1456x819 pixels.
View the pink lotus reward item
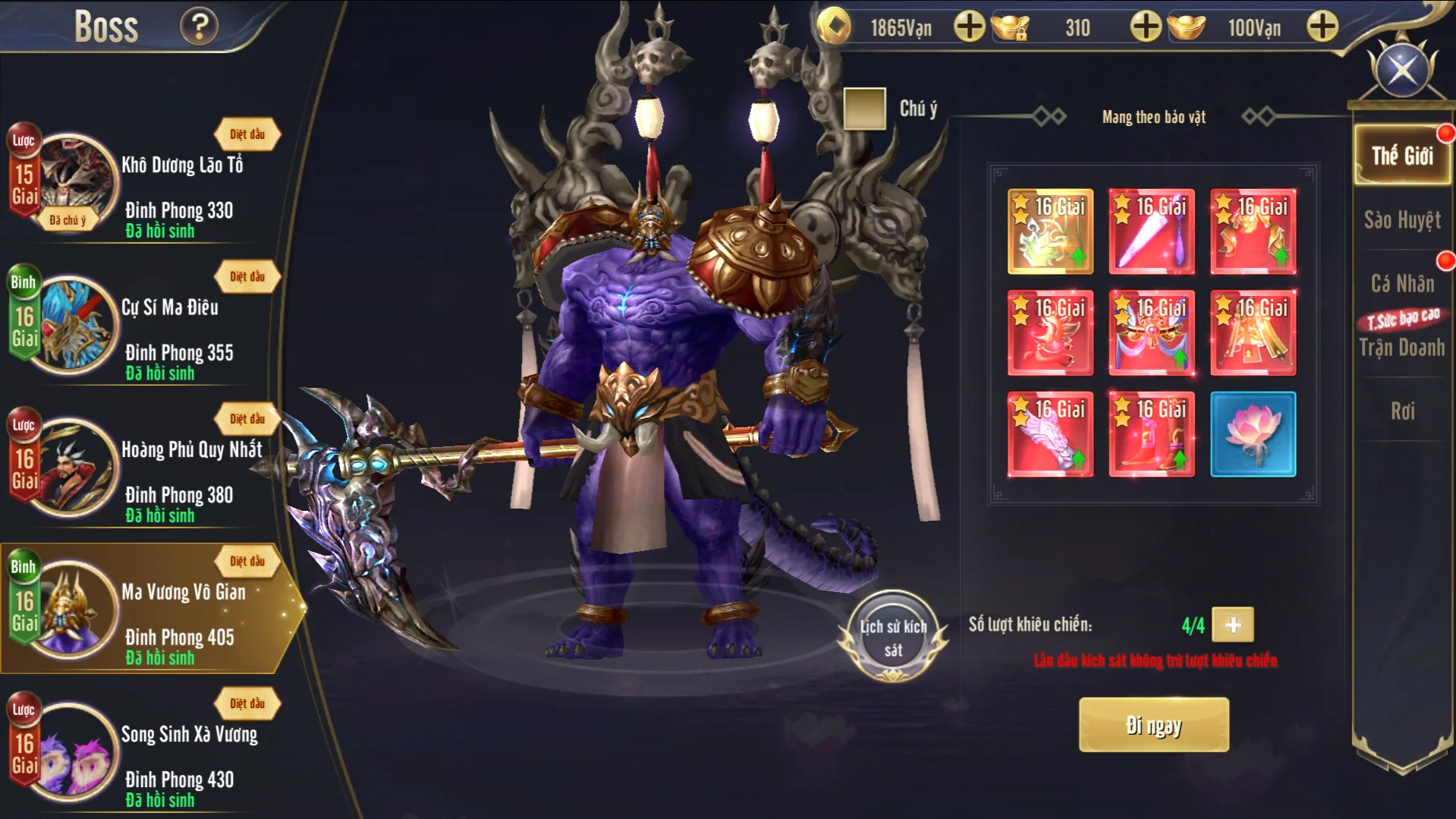point(1253,434)
